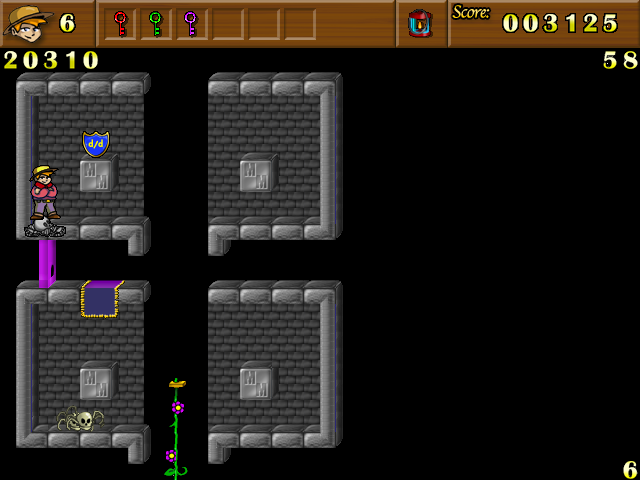The image size is (640, 480).
Task: Click the boy's portrait with cap
Action: coord(28,22)
